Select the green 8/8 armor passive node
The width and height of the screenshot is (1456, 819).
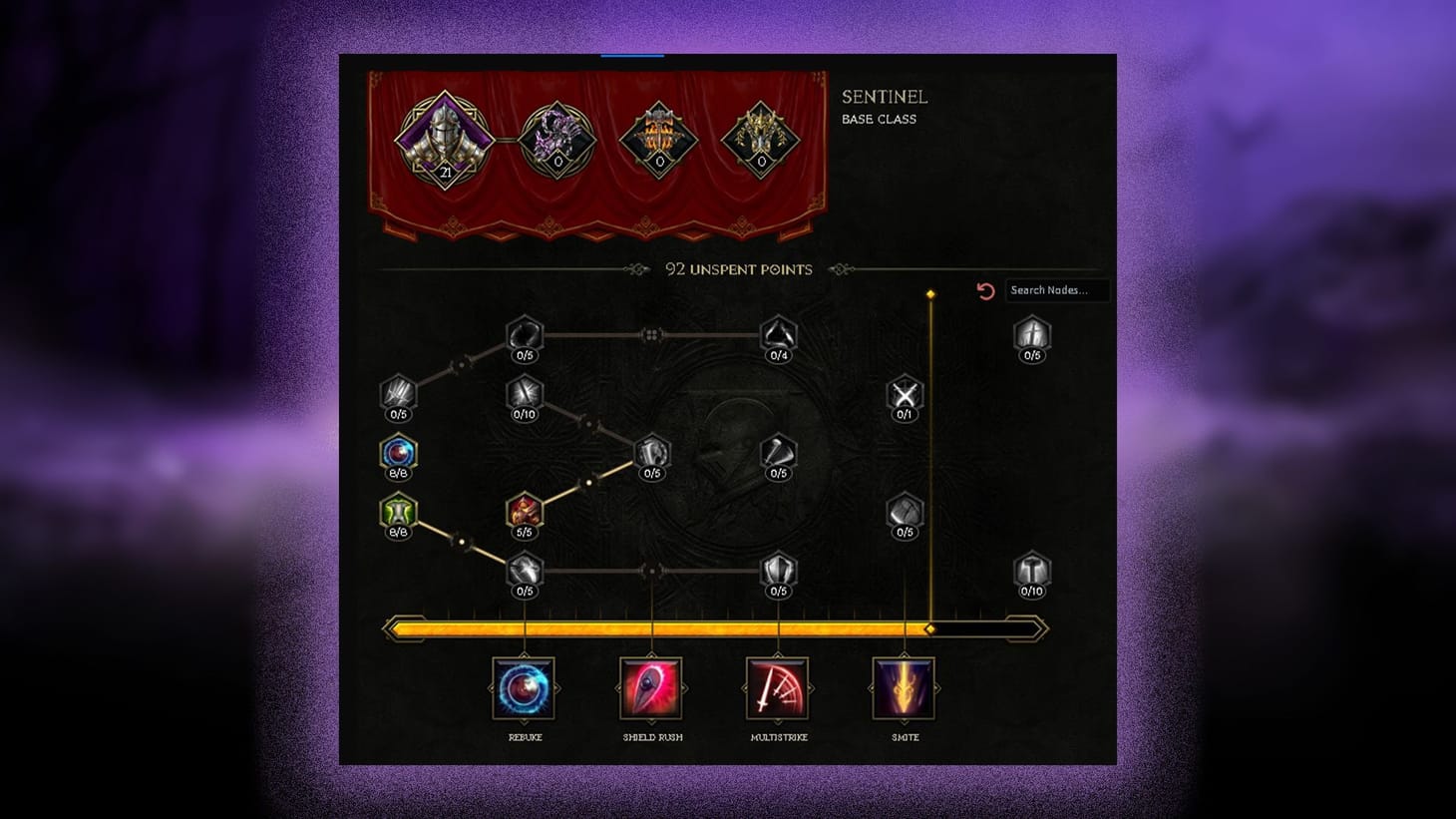tap(397, 514)
